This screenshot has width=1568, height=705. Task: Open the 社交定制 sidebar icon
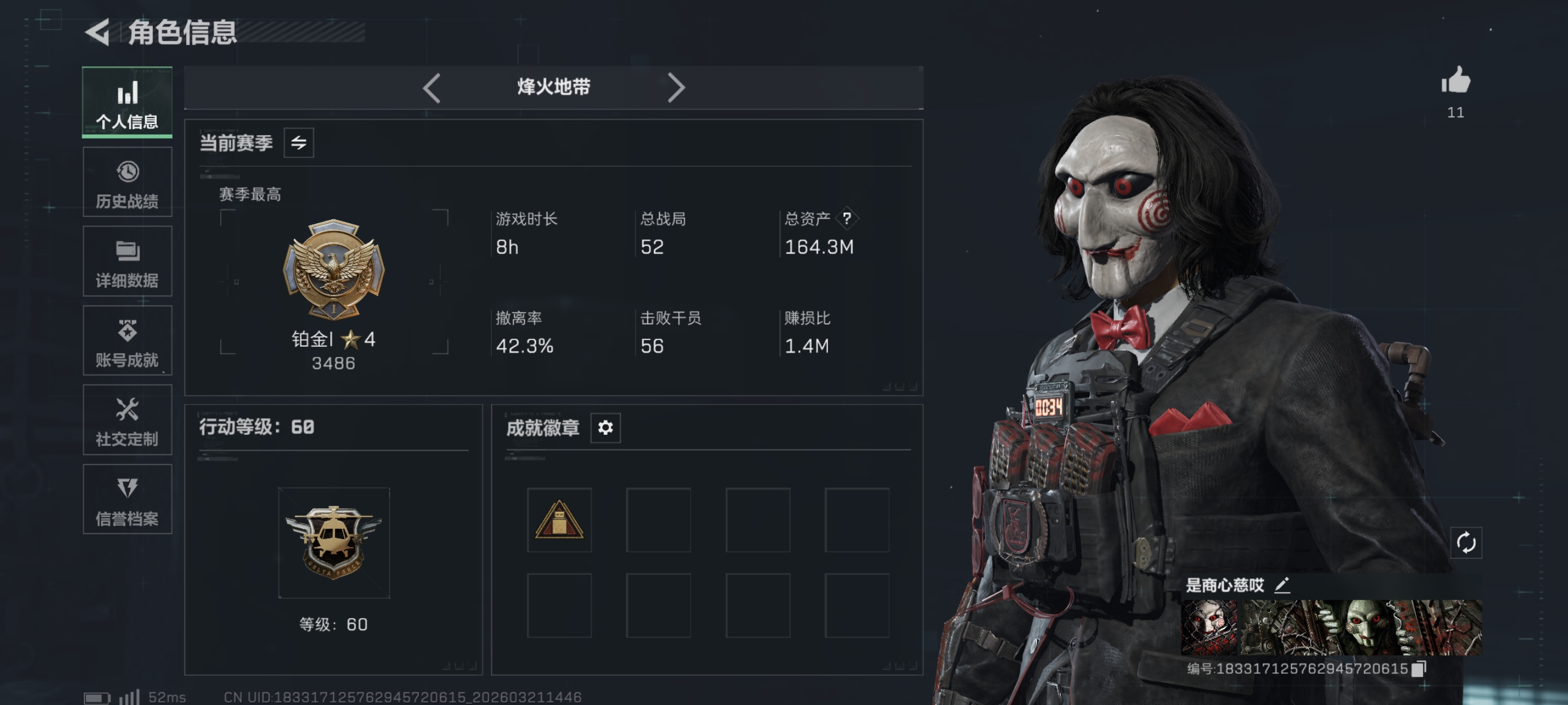click(127, 420)
